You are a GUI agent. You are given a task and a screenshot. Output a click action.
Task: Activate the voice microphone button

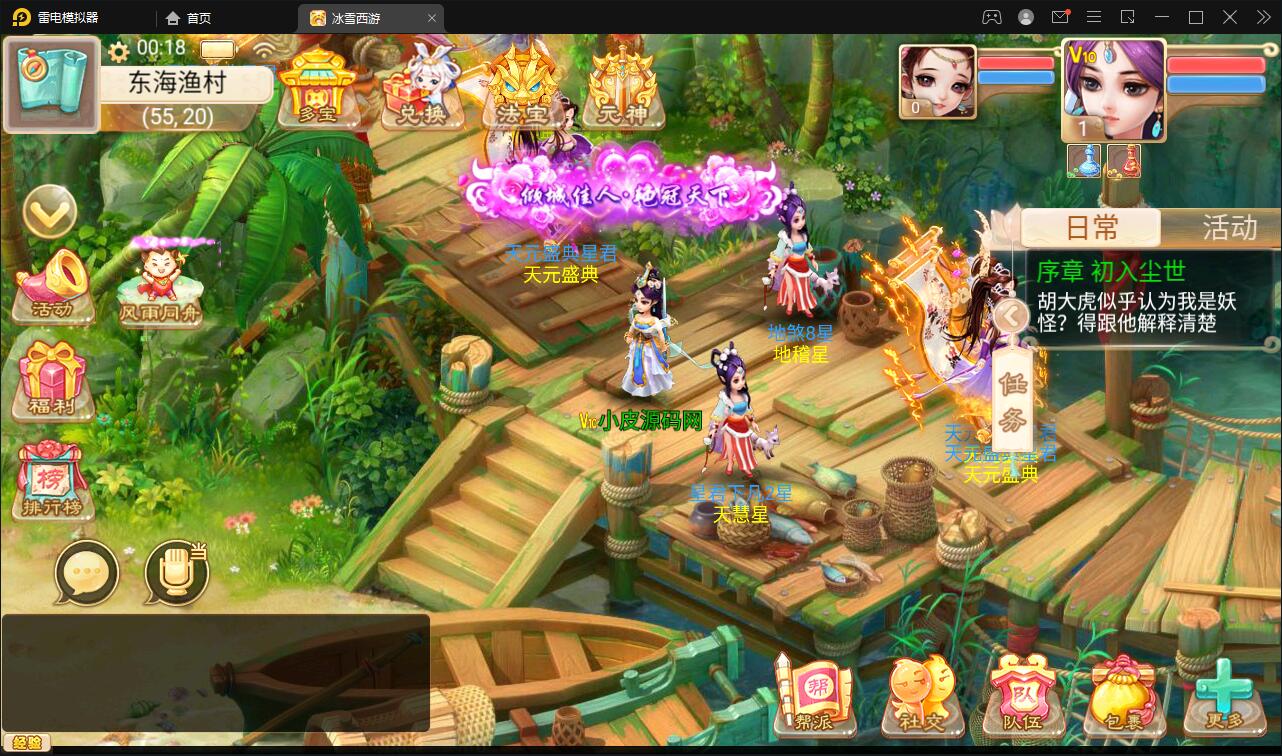(176, 574)
